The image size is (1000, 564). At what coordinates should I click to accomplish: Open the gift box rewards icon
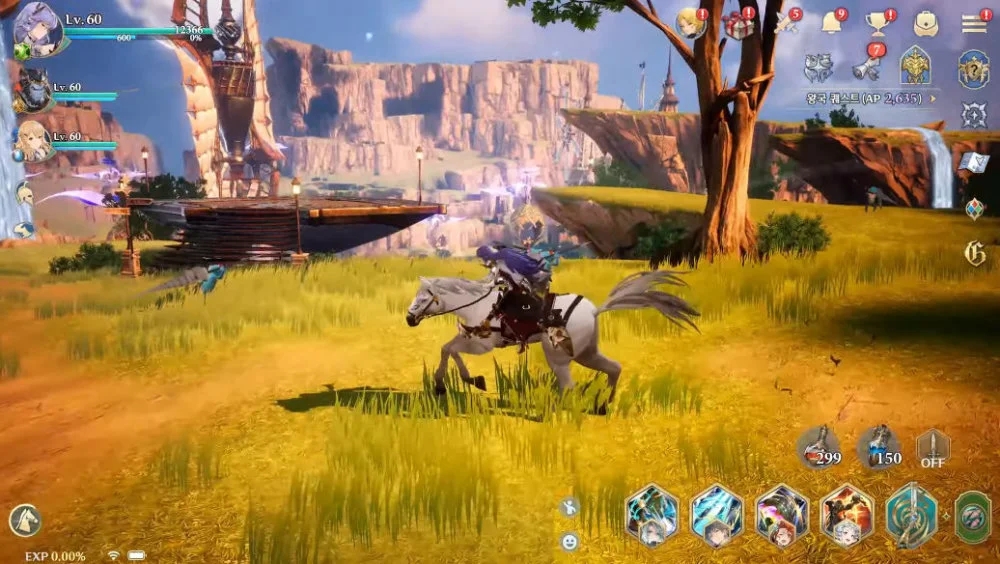pyautogui.click(x=739, y=23)
